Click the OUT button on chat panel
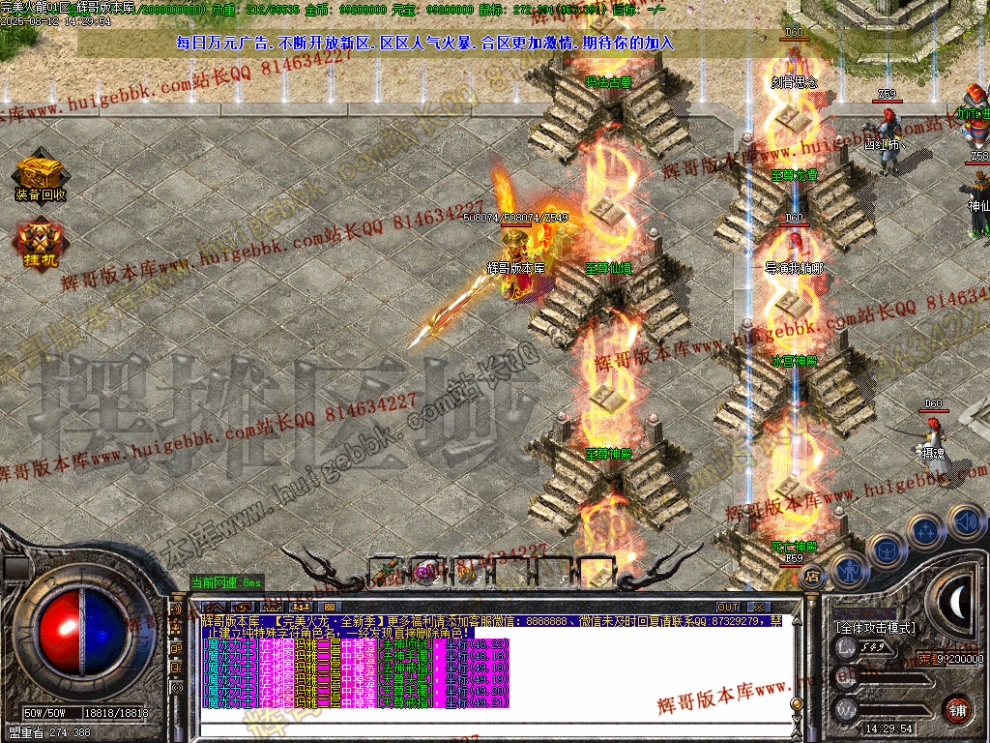Viewport: 990px width, 743px height. pyautogui.click(x=728, y=607)
